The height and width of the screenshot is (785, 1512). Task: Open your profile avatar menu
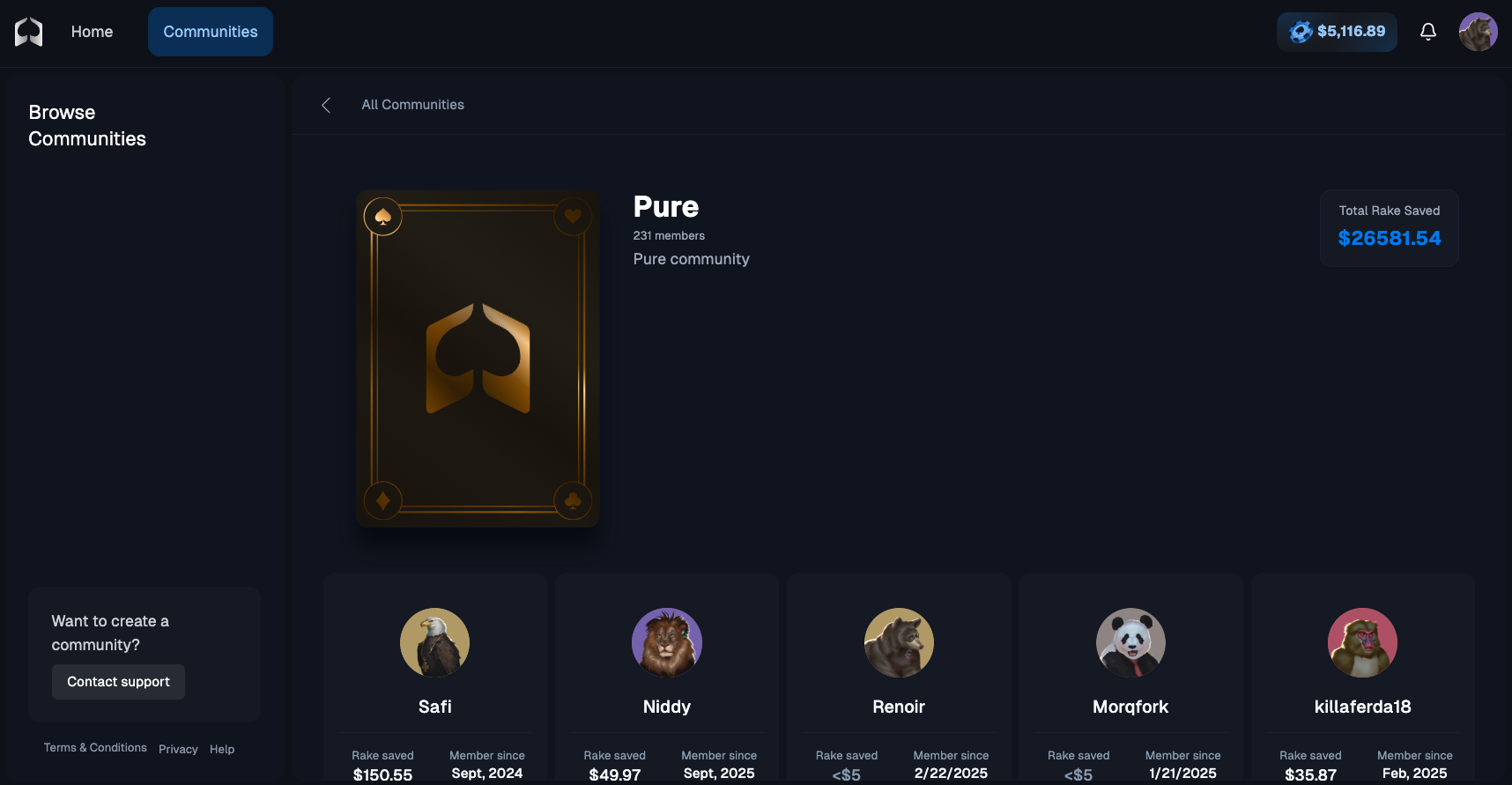click(1479, 31)
